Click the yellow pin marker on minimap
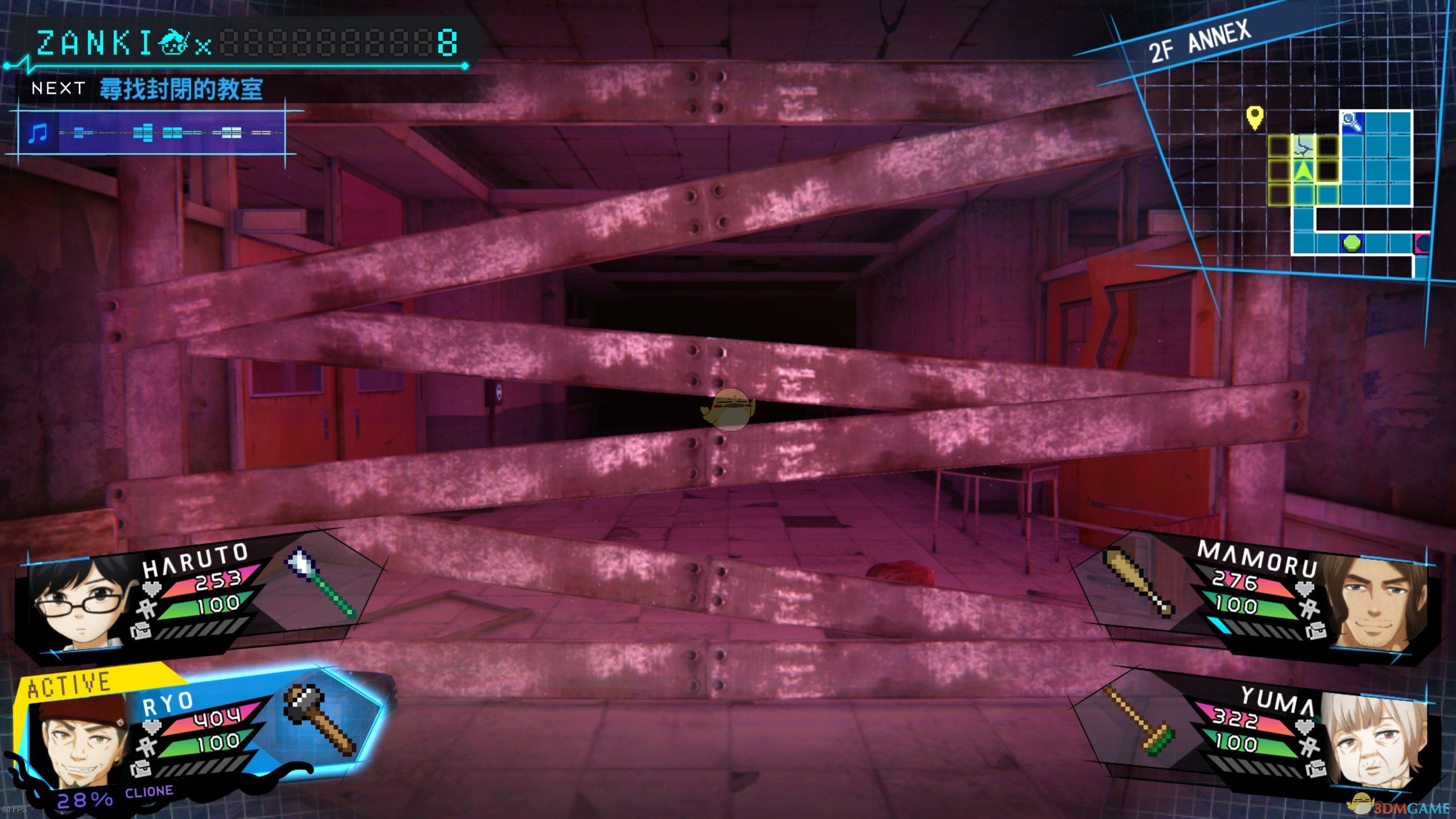The image size is (1456, 819). 1255,117
